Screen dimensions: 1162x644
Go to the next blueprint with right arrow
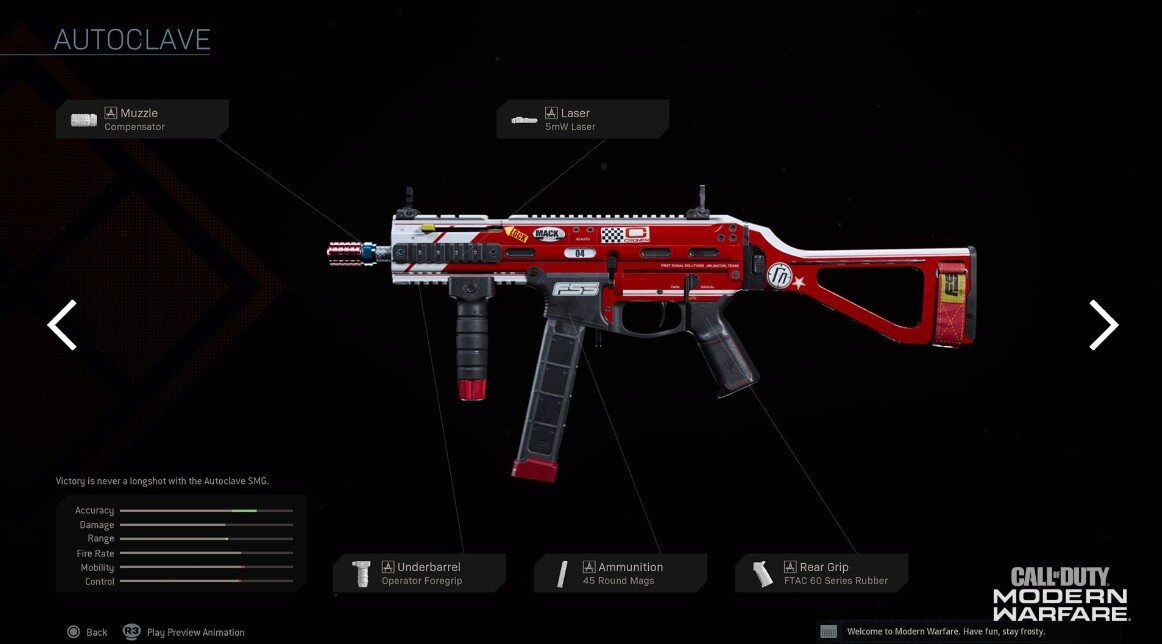click(x=1103, y=325)
